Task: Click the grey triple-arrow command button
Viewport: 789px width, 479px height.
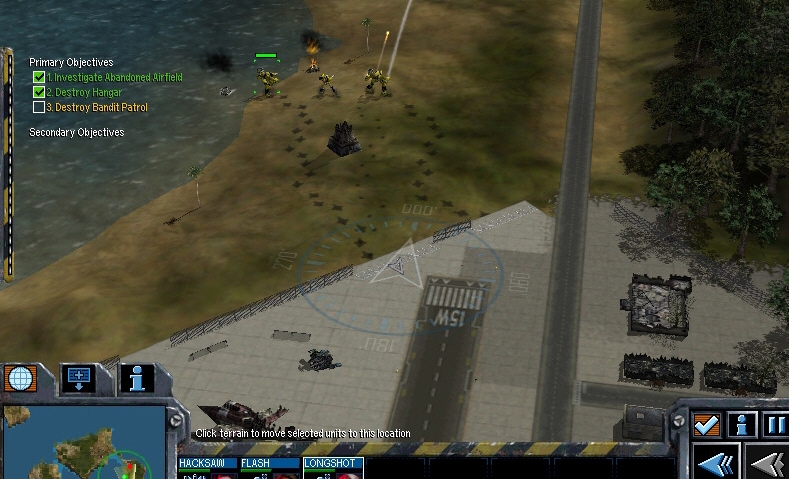Action: 770,464
